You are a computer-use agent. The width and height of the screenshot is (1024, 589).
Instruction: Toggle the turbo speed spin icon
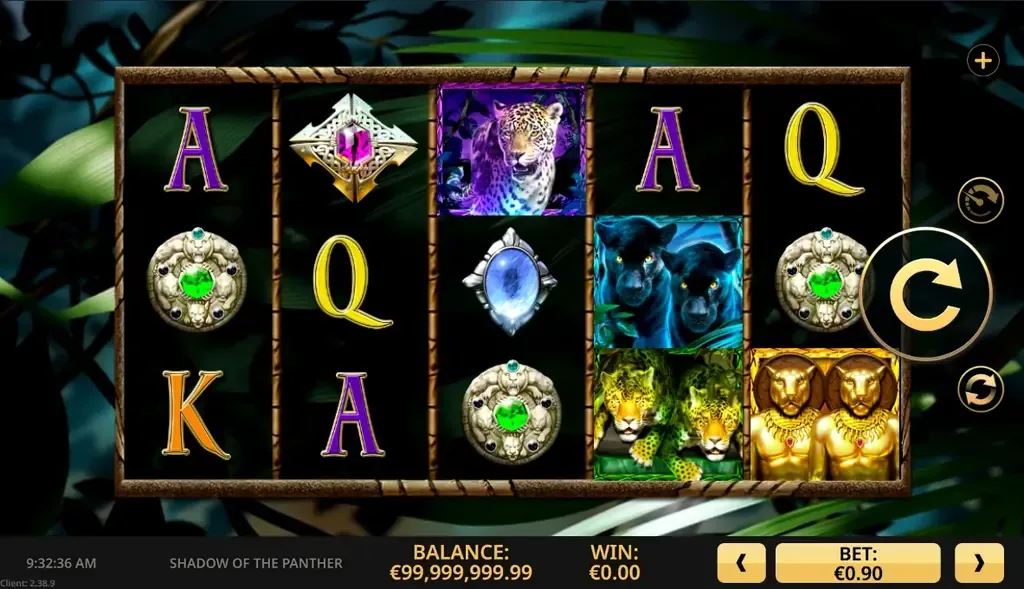(x=980, y=200)
